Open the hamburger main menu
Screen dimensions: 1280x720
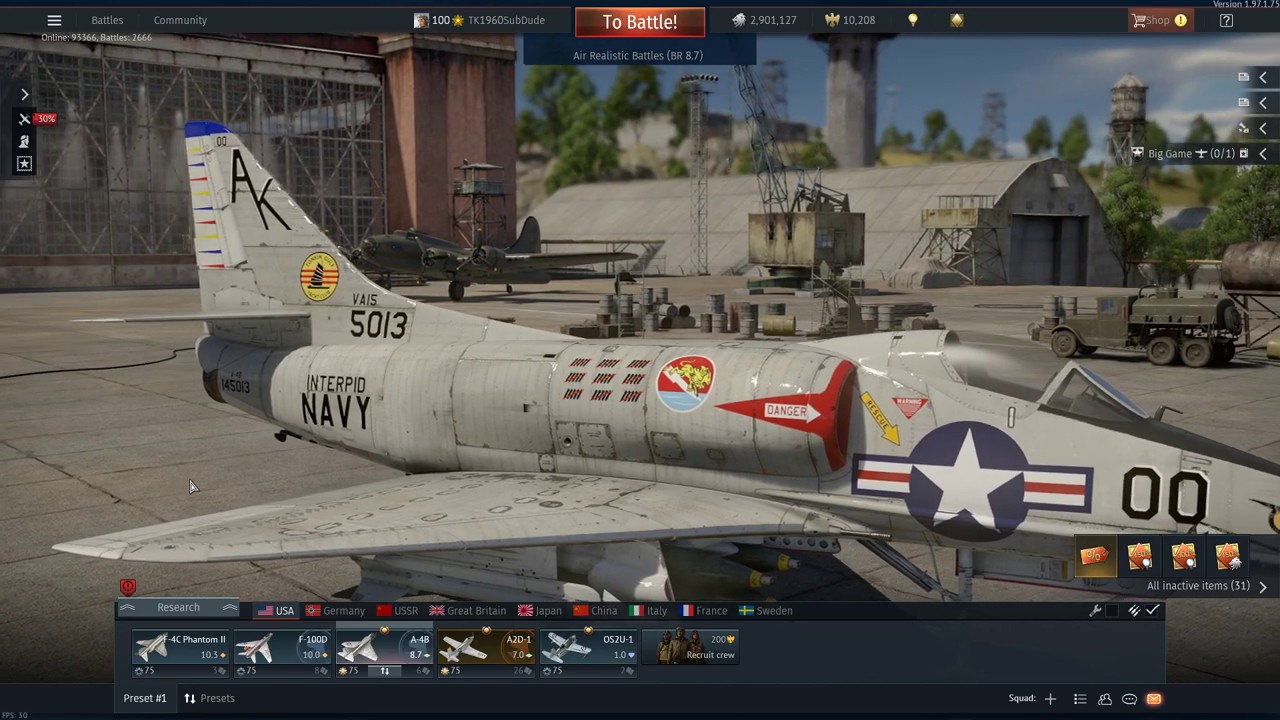click(54, 20)
